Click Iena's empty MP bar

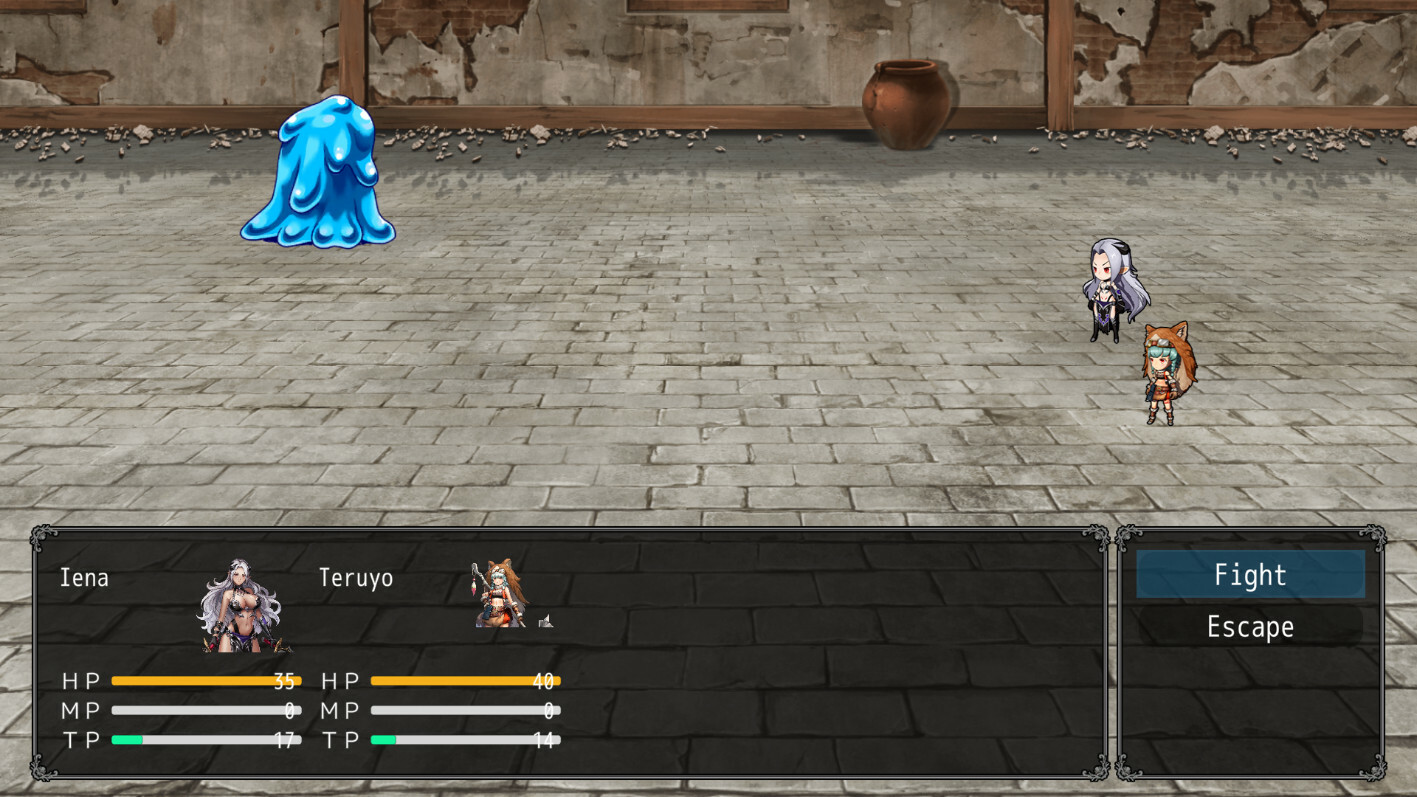[205, 711]
